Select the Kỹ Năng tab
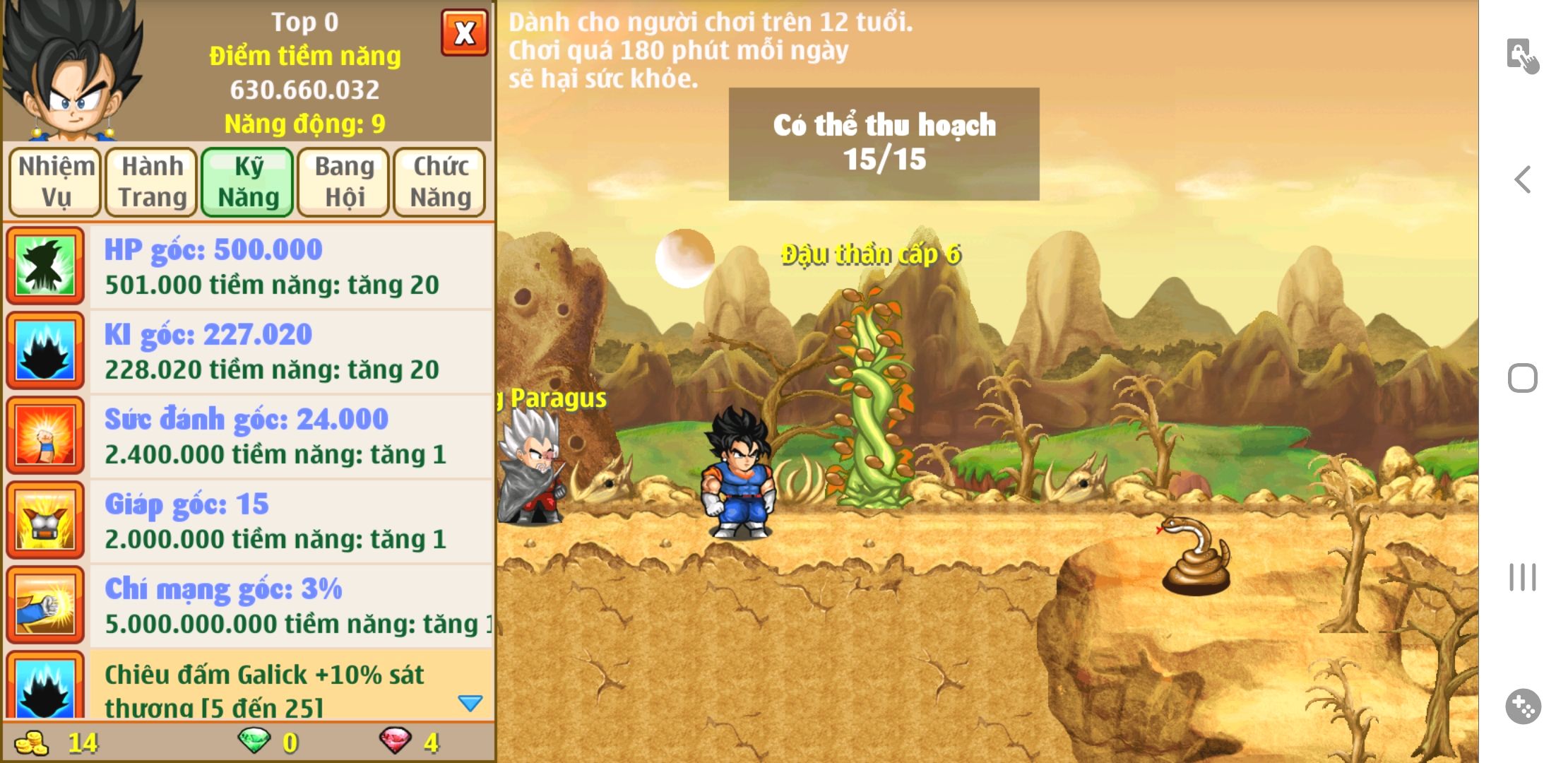The width and height of the screenshot is (1568, 763). [248, 182]
